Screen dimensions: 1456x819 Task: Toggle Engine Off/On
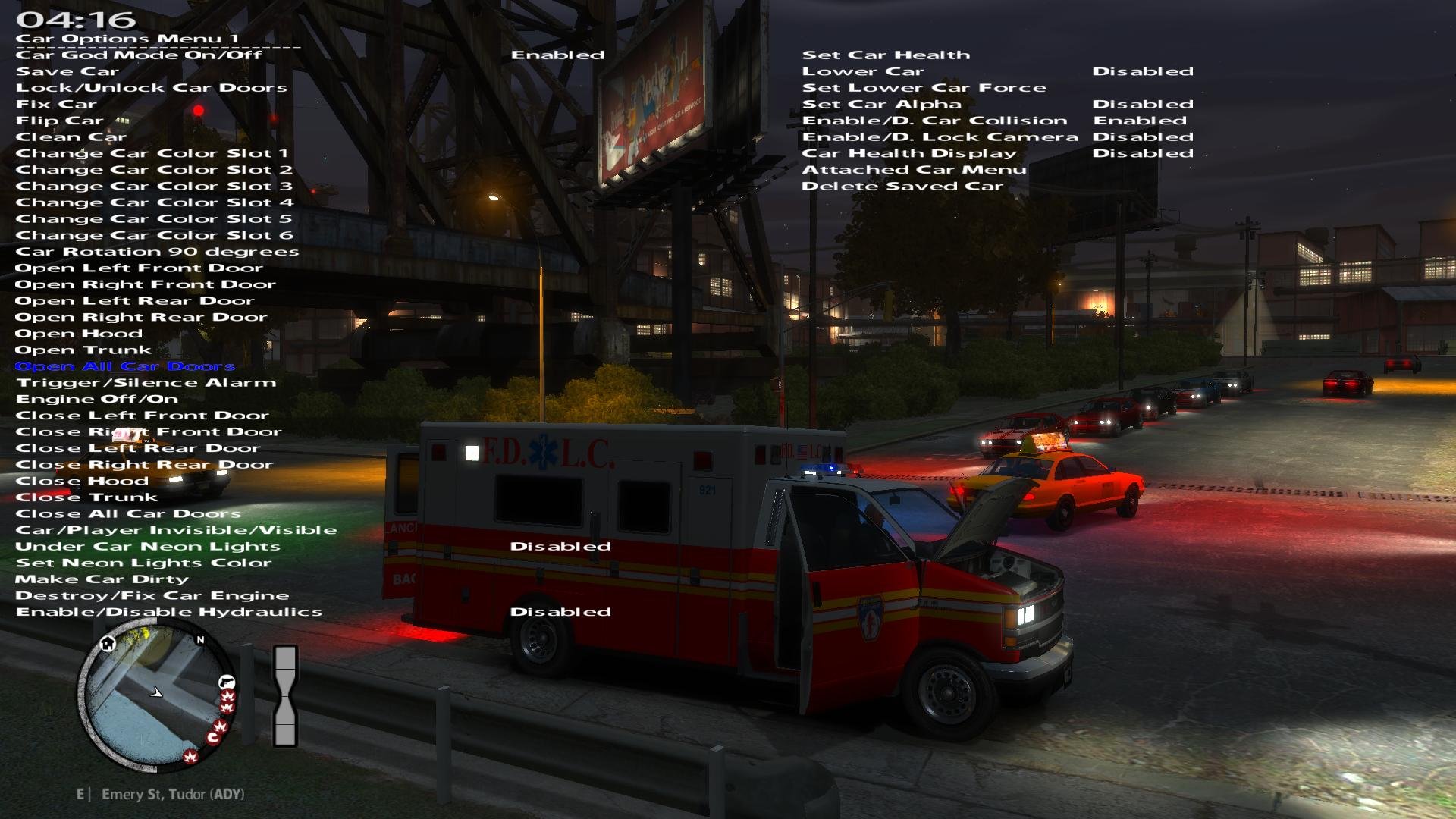click(97, 399)
